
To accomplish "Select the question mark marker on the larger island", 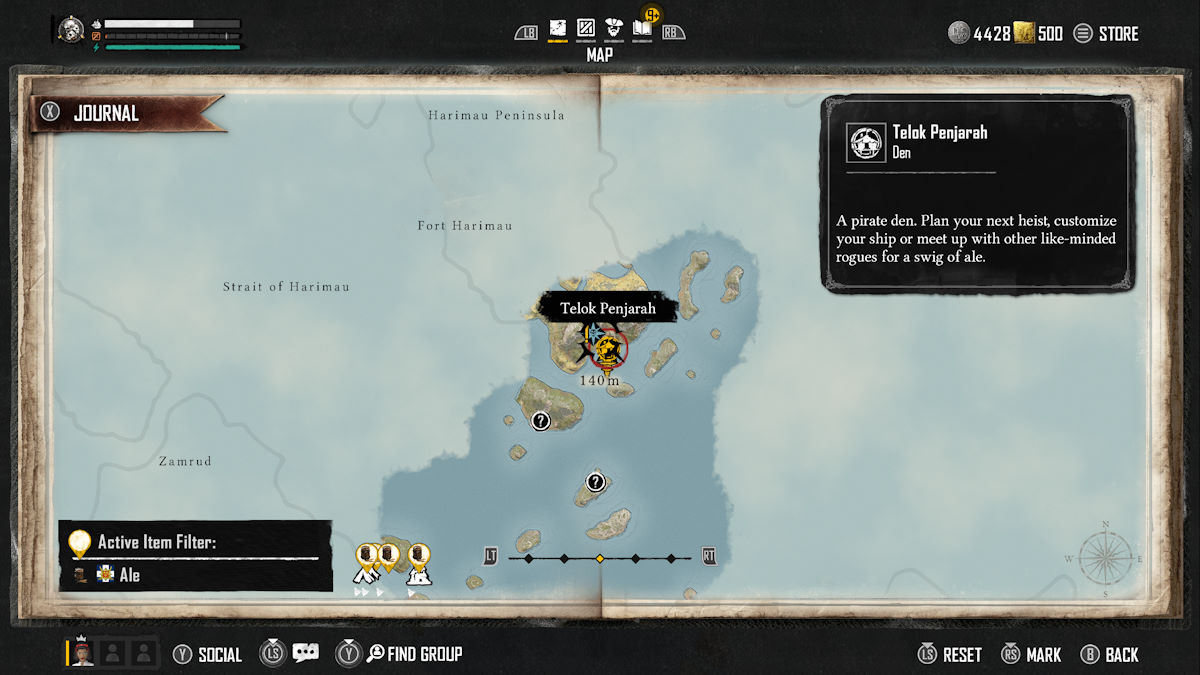I will point(541,421).
